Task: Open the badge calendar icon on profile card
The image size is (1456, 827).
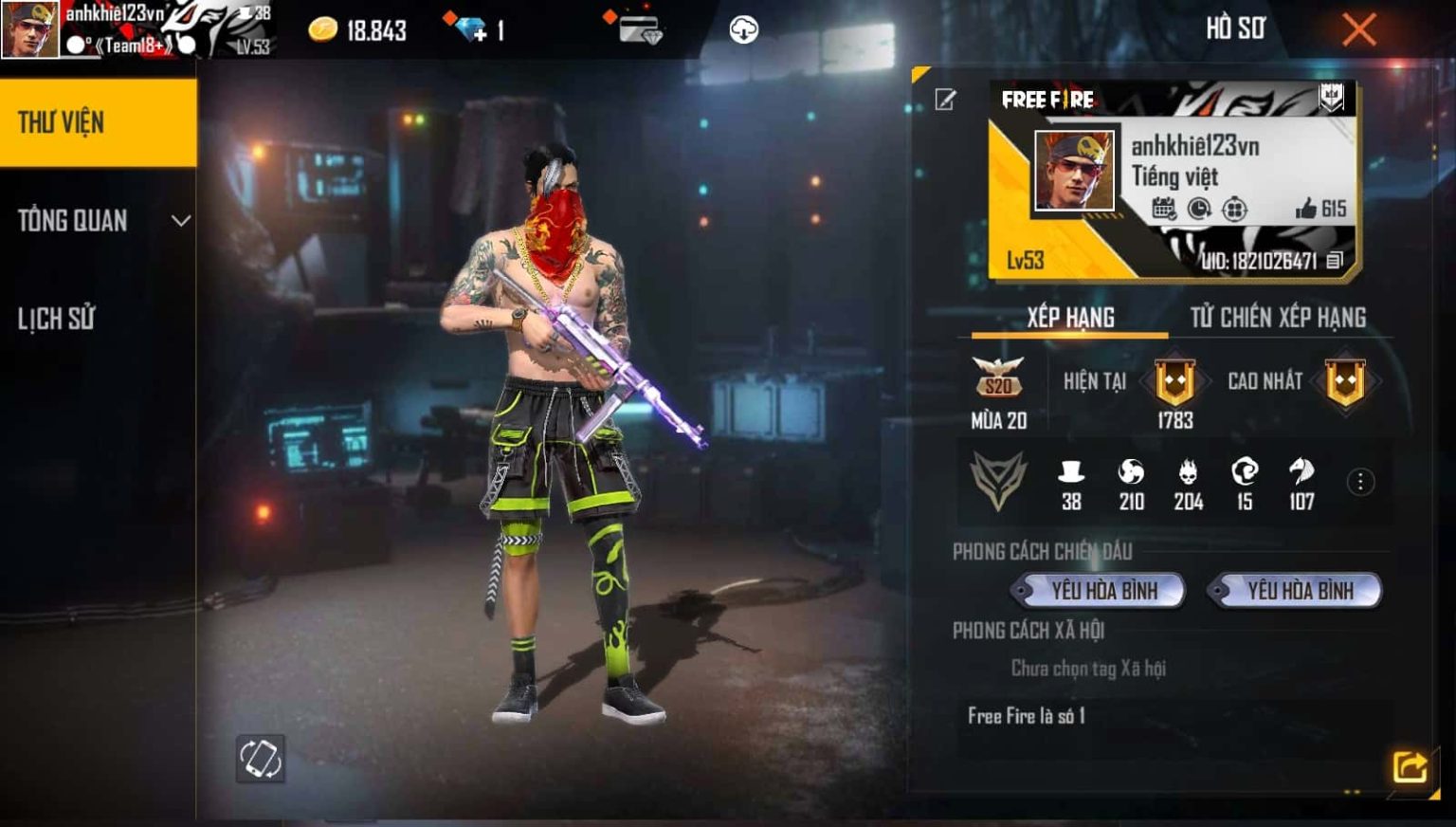Action: (1162, 209)
